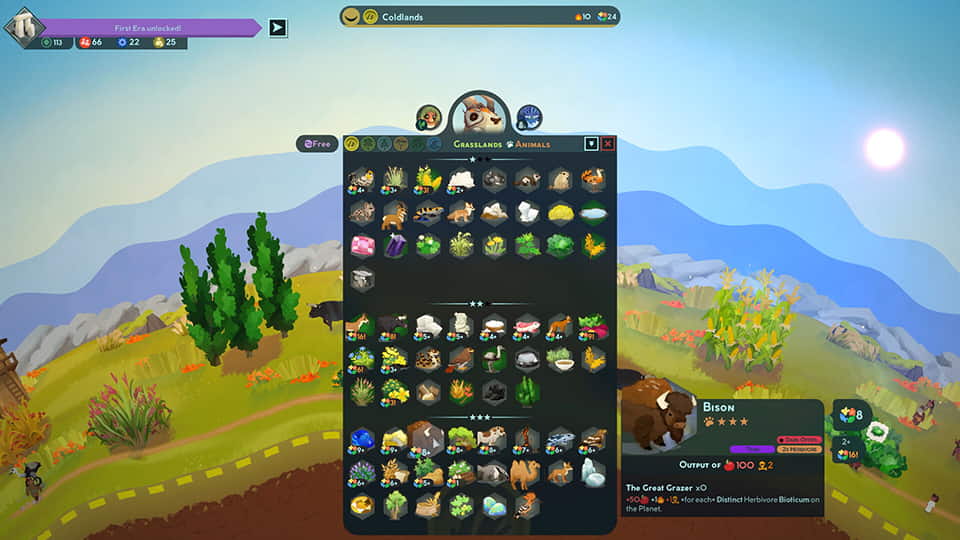Select the purple crystal tile
960x540 pixels.
(395, 246)
